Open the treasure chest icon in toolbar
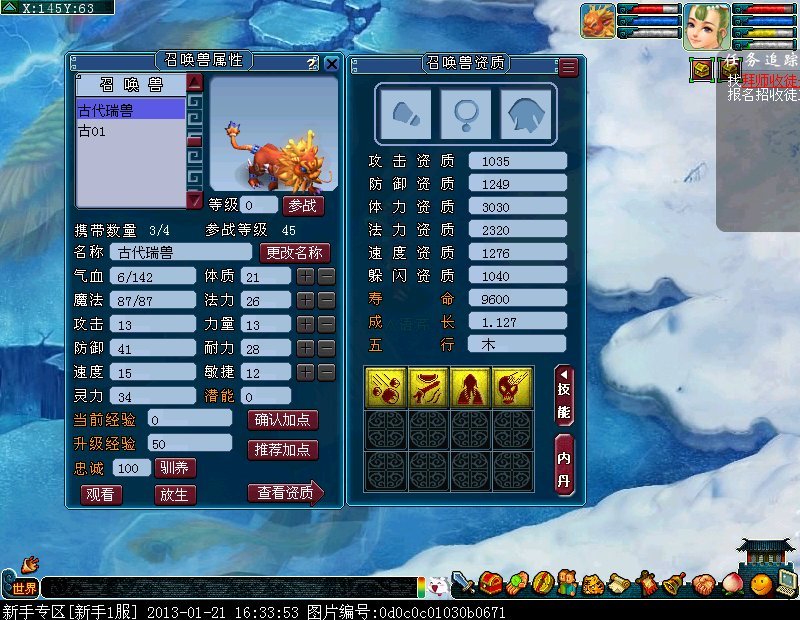Image resolution: width=800 pixels, height=620 pixels. pyautogui.click(x=490, y=582)
